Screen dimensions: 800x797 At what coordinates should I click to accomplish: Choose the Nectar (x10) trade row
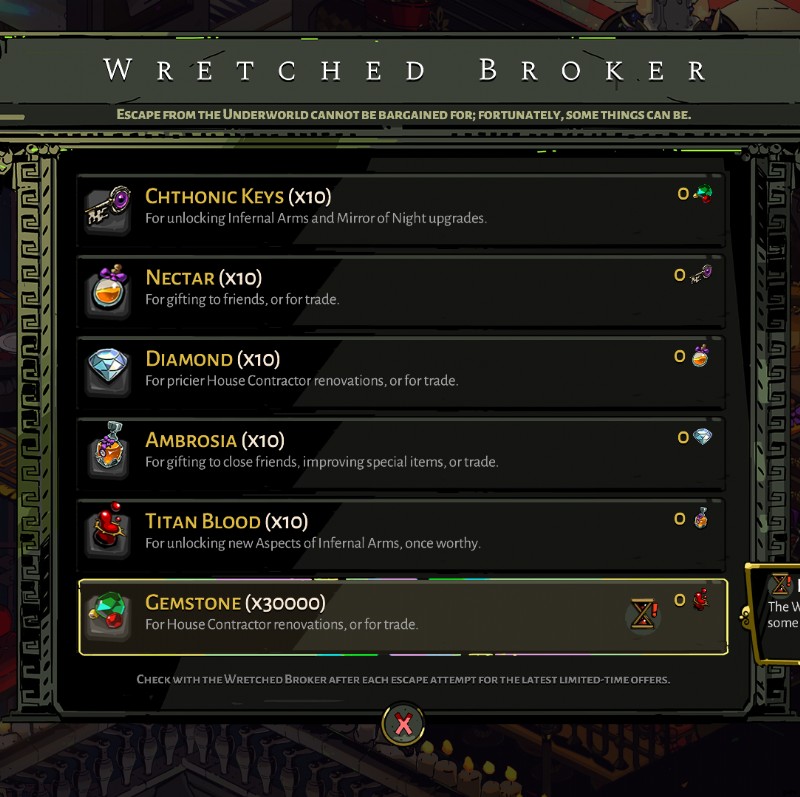[x=400, y=287]
